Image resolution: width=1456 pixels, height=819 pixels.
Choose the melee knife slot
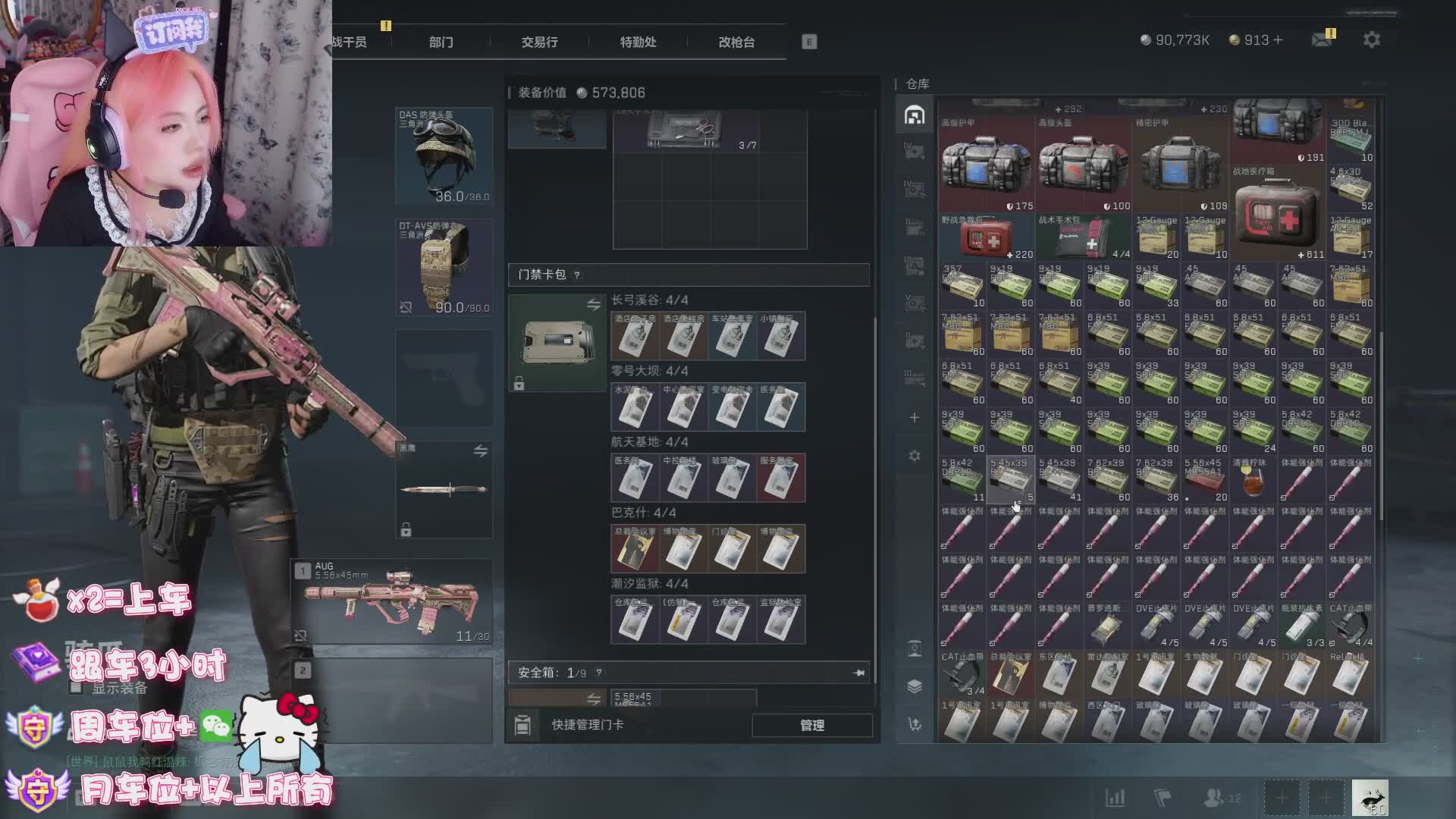(444, 489)
